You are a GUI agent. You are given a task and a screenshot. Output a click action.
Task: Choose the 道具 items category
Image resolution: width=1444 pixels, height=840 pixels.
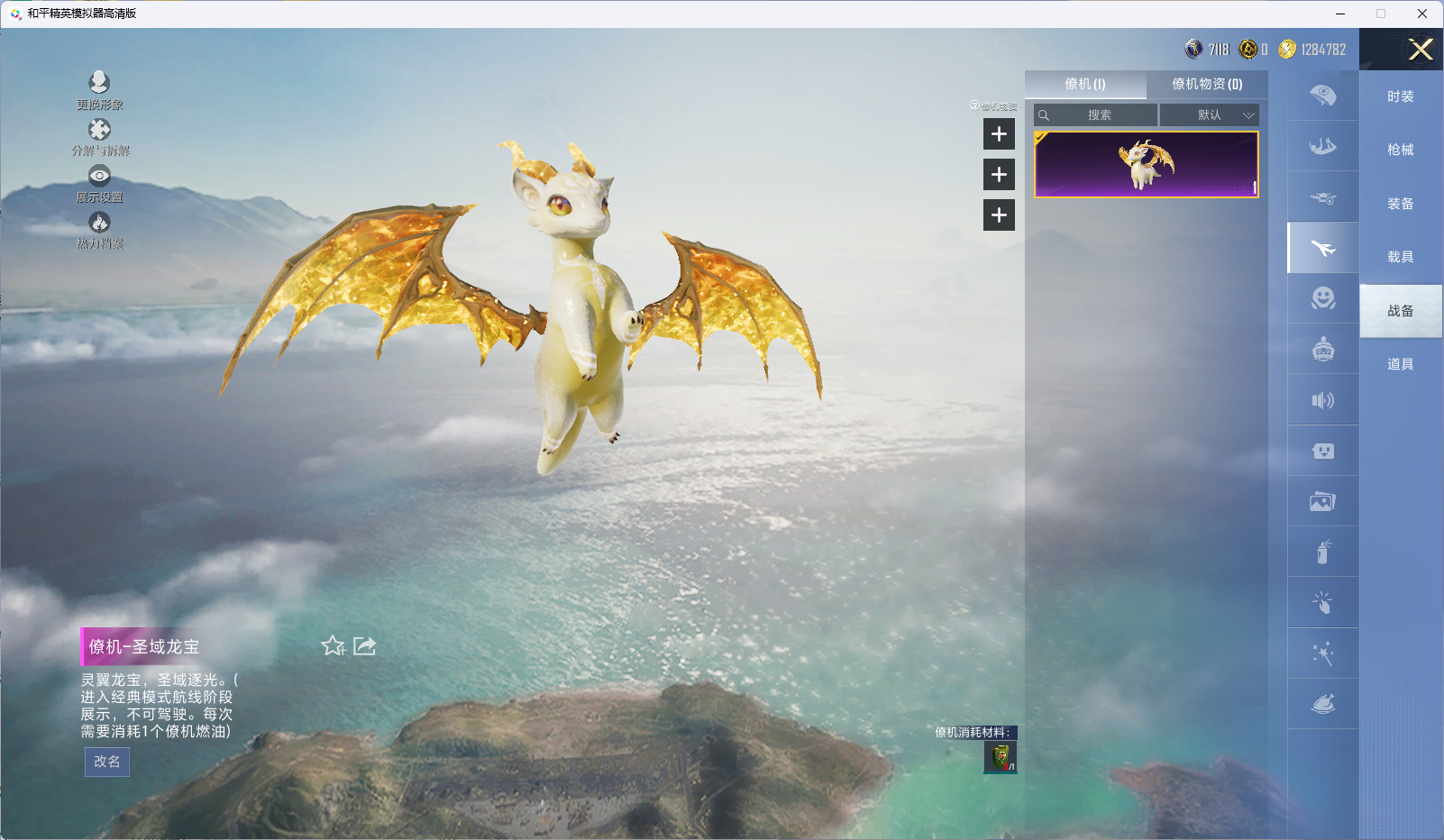click(x=1400, y=364)
